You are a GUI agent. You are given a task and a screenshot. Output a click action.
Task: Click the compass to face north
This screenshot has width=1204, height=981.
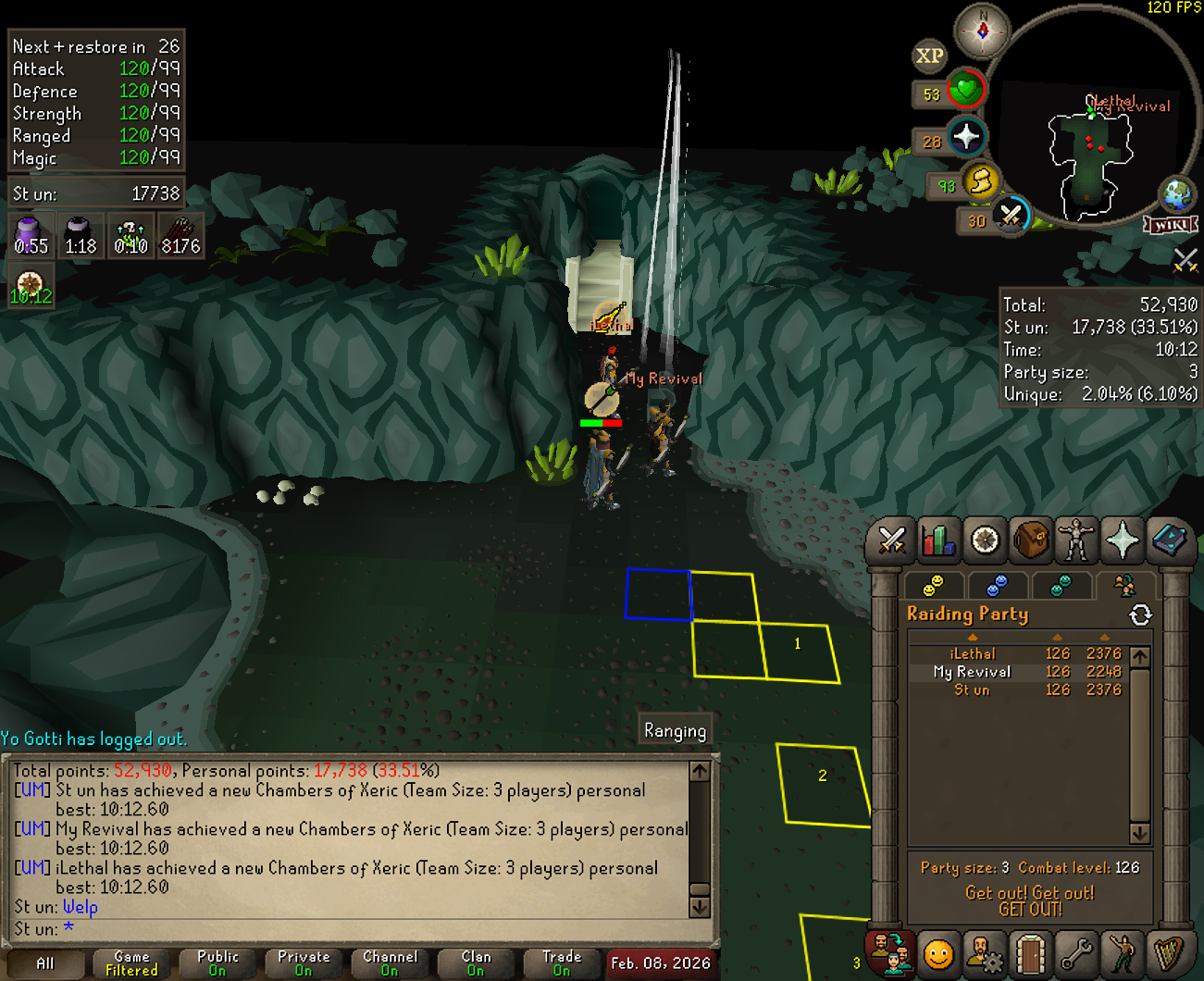point(983,31)
